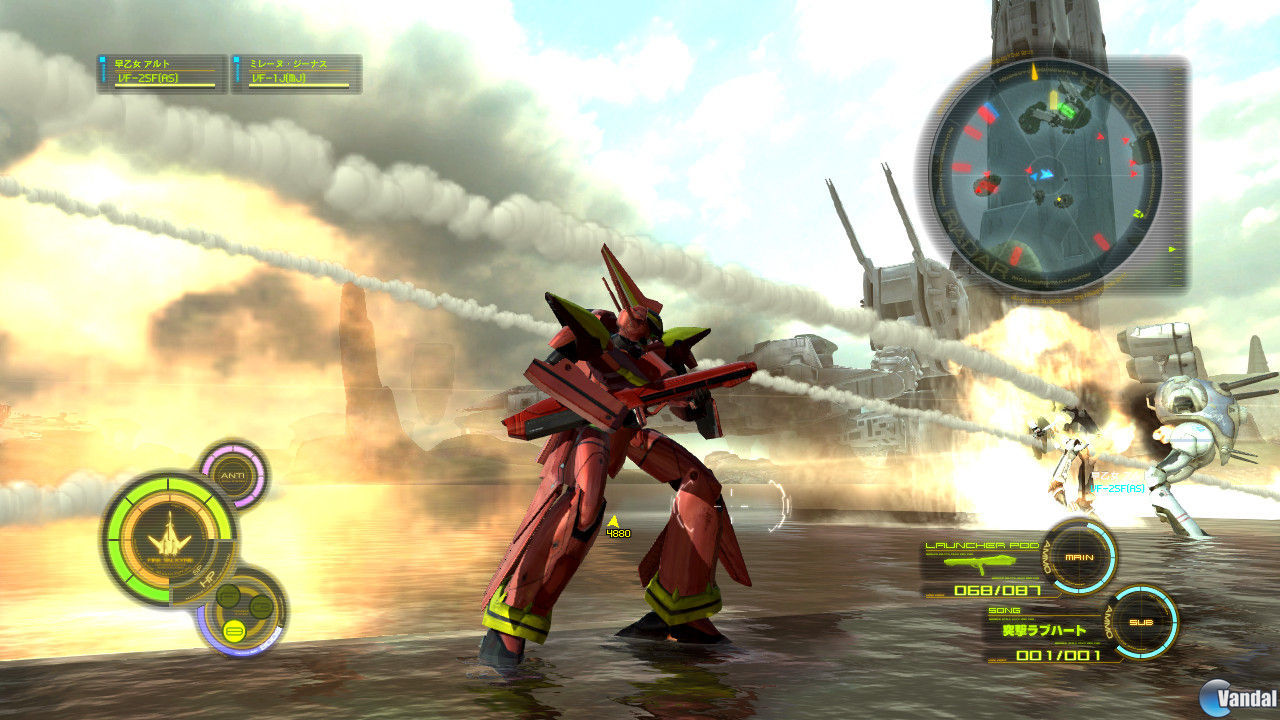The image size is (1280, 720).
Task: Click the song title 突撃ラブハート
Action: click(1043, 630)
